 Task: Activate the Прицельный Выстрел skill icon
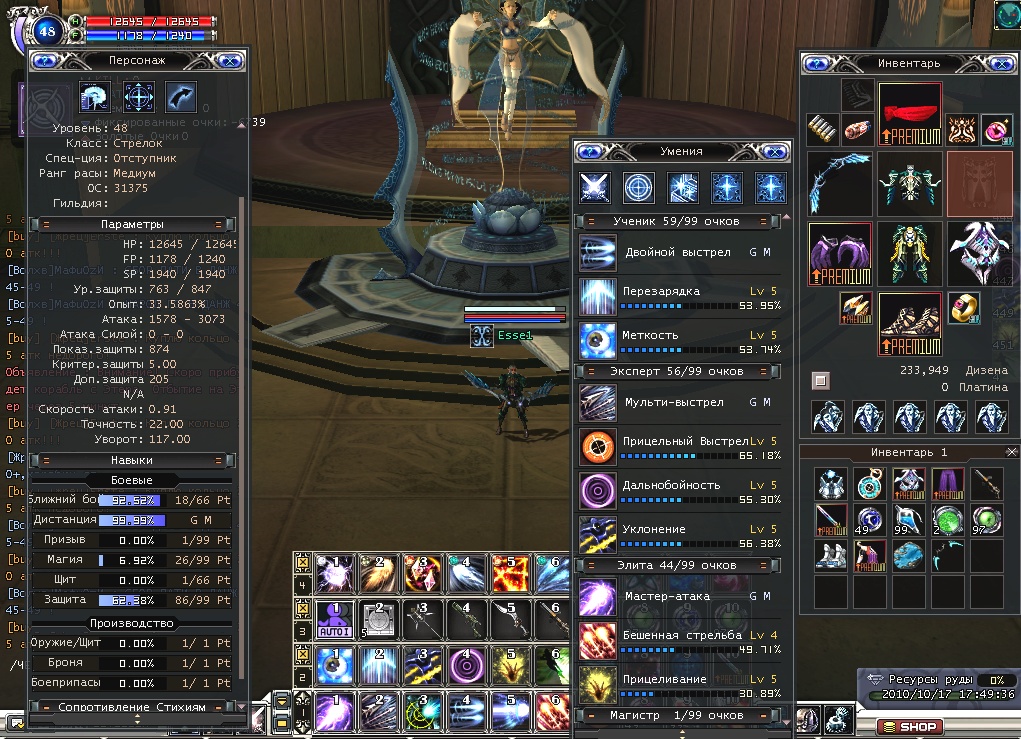tap(598, 447)
